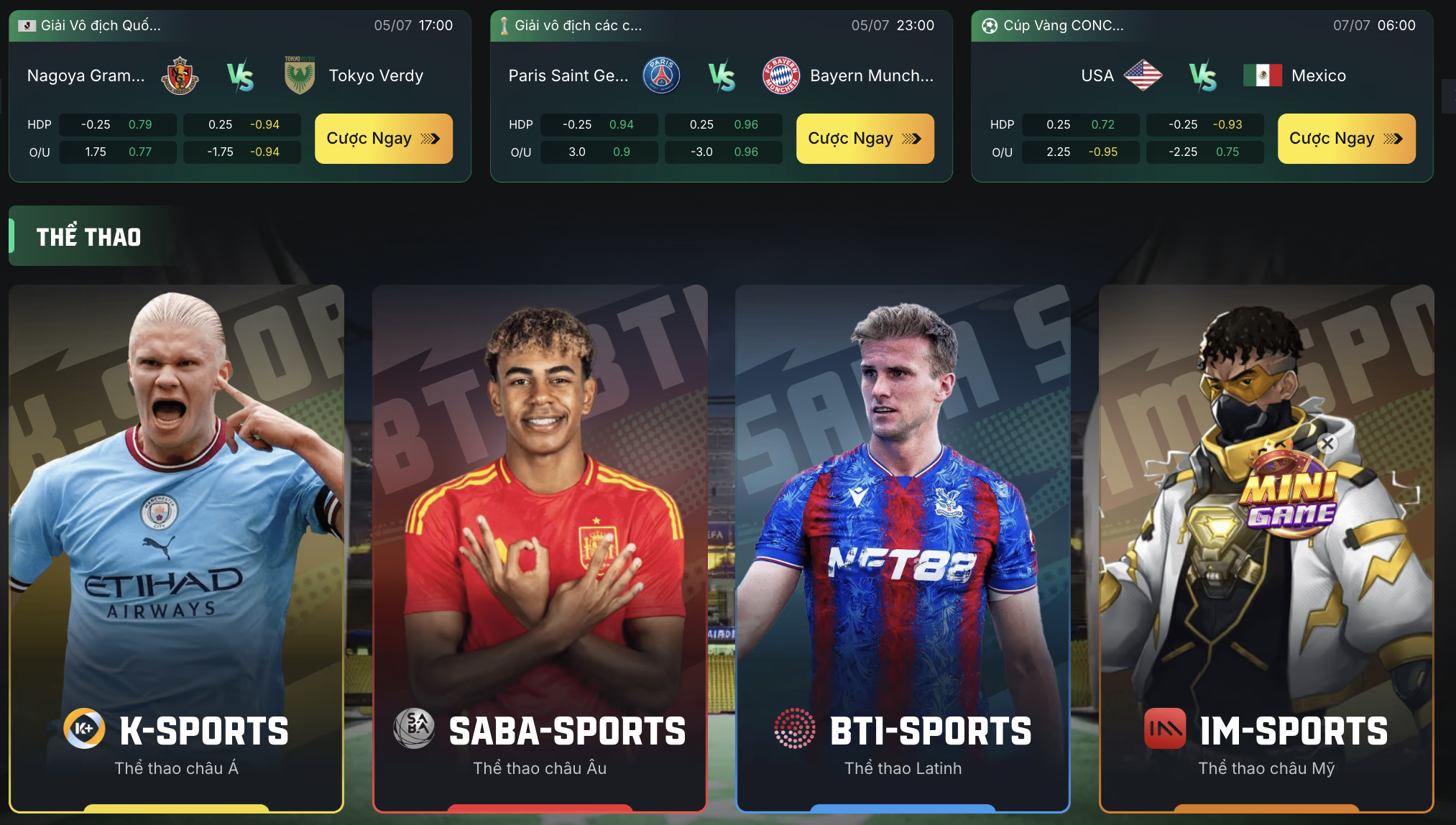
Task: Select USA match O/U -2.25 odds 0.75
Action: tap(1205, 152)
